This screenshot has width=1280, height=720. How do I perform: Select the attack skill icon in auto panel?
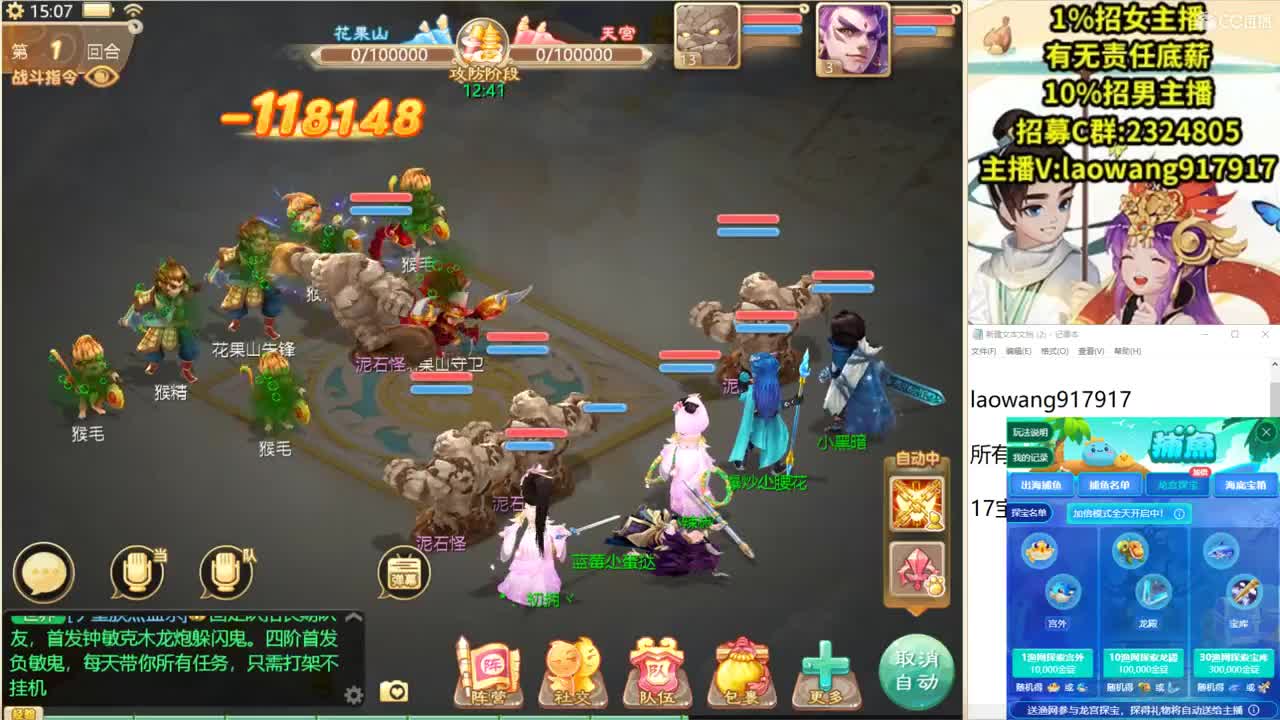click(x=916, y=502)
